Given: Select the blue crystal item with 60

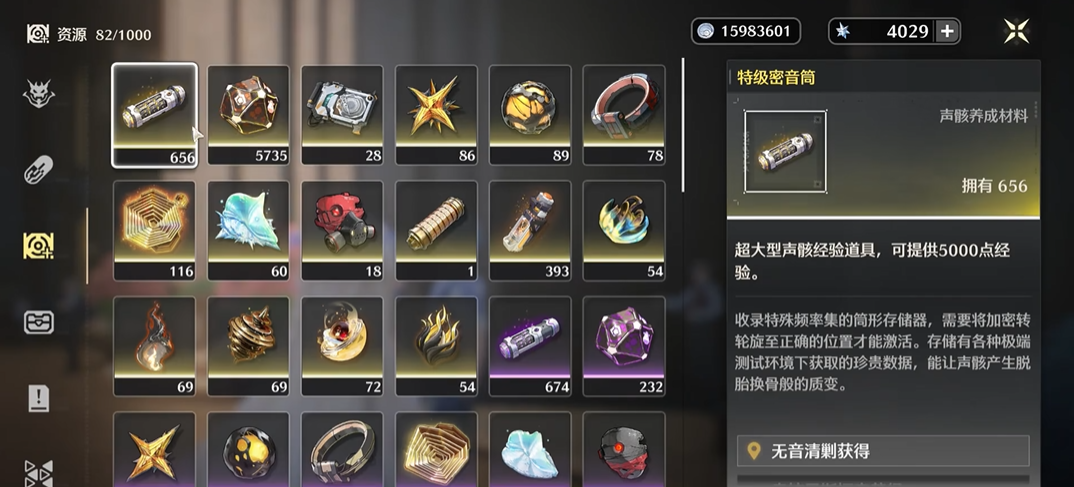Looking at the screenshot, I should click(248, 229).
